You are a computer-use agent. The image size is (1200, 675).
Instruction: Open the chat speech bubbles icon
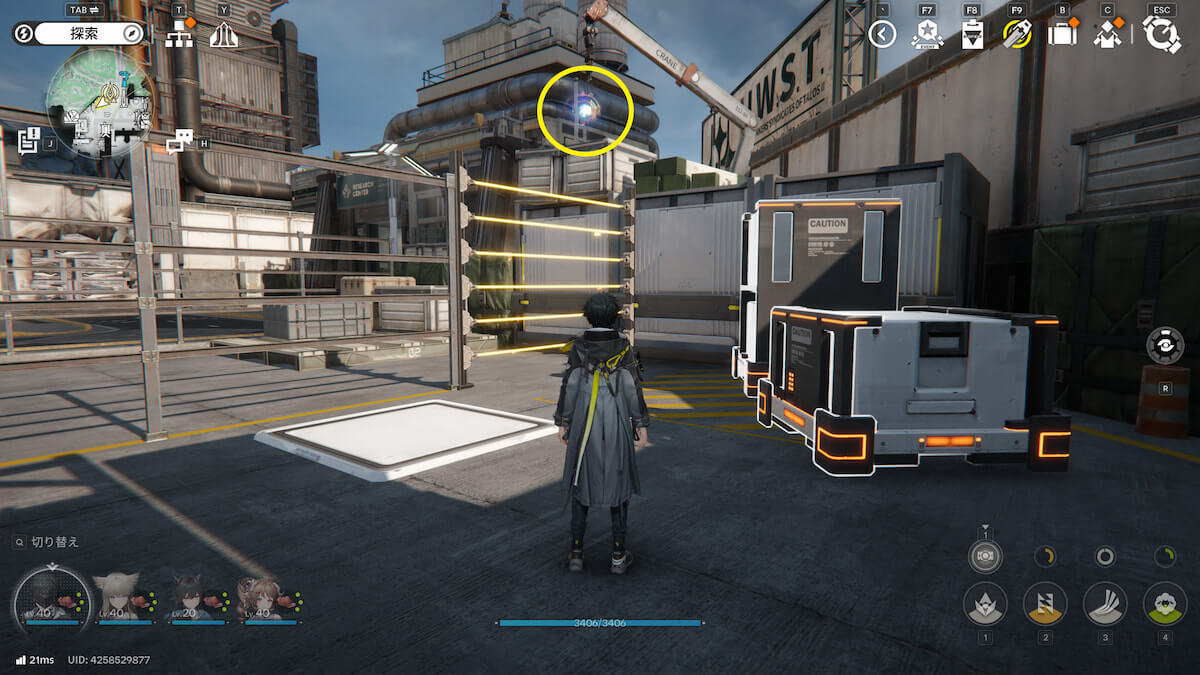178,142
